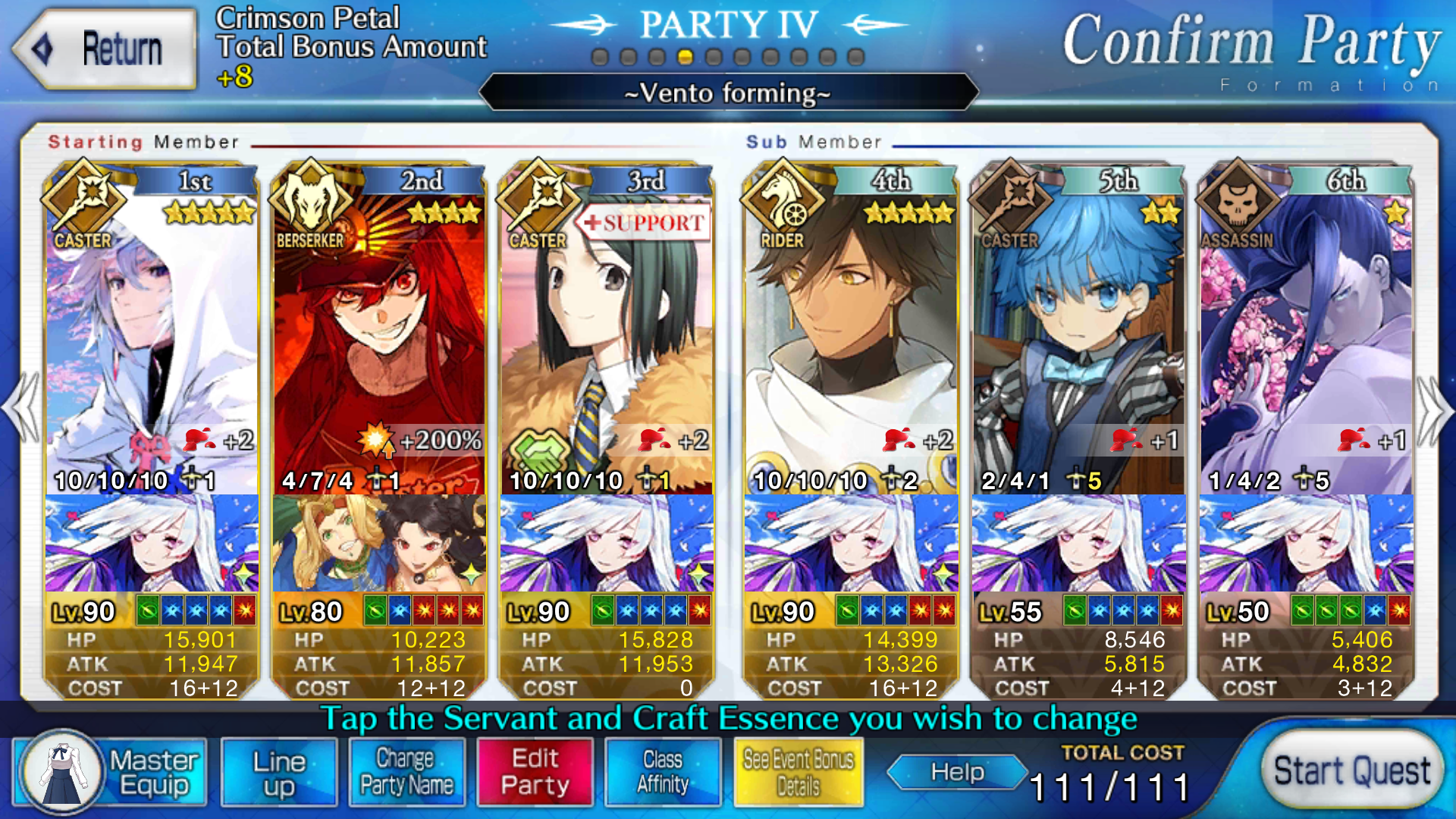See Event Bonus Details
The height and width of the screenshot is (819, 1456).
(799, 772)
